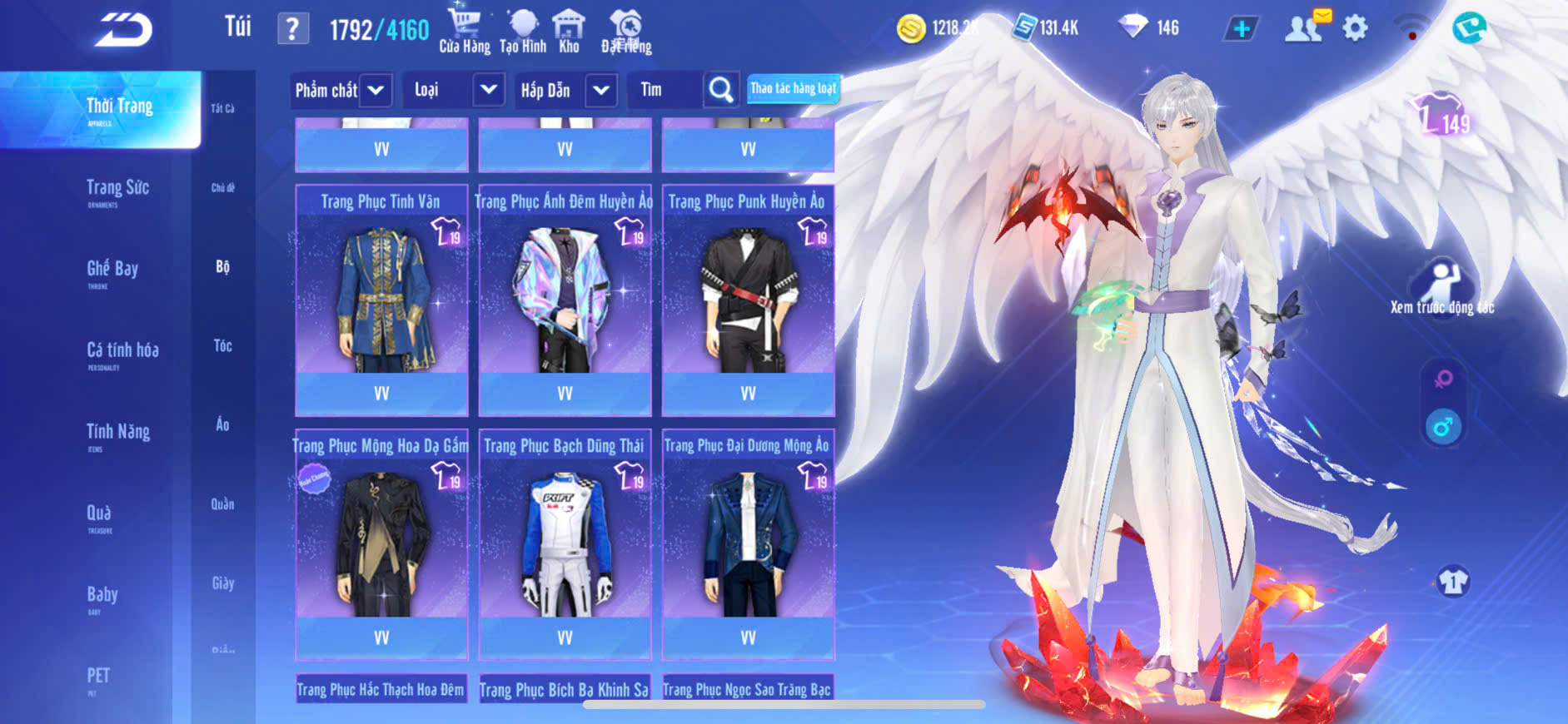Viewport: 1568px width, 724px height.
Task: Switch to Ghế Bay tab
Action: coord(112,271)
